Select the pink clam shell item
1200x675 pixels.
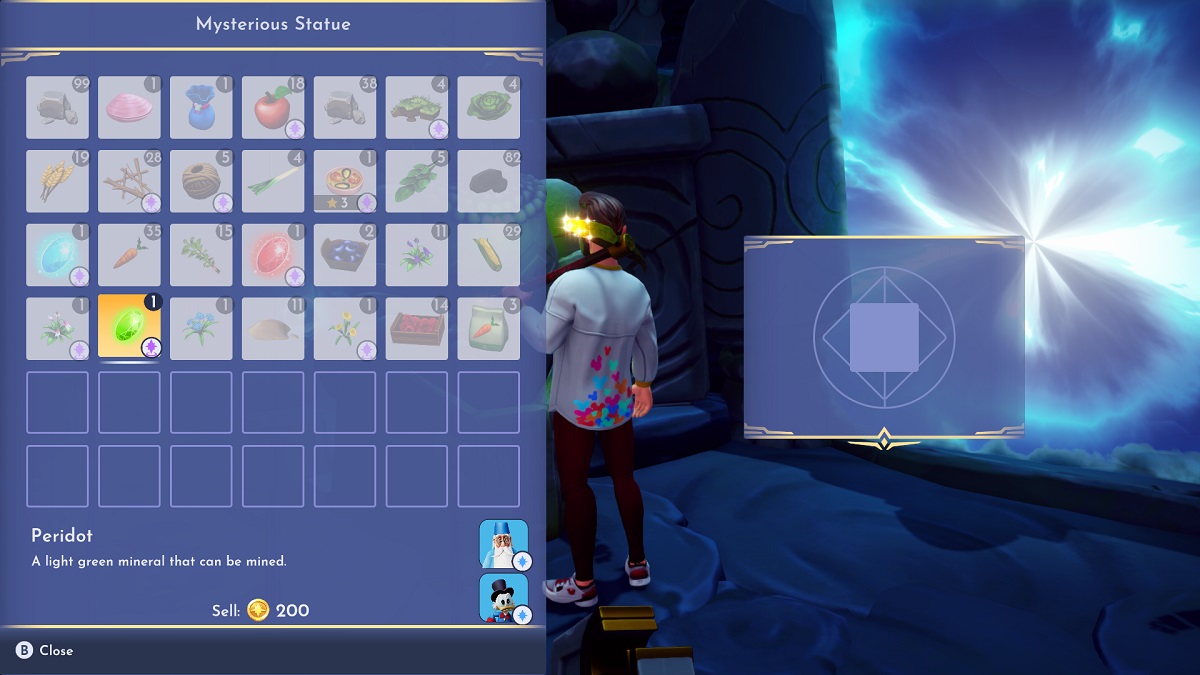pyautogui.click(x=129, y=107)
